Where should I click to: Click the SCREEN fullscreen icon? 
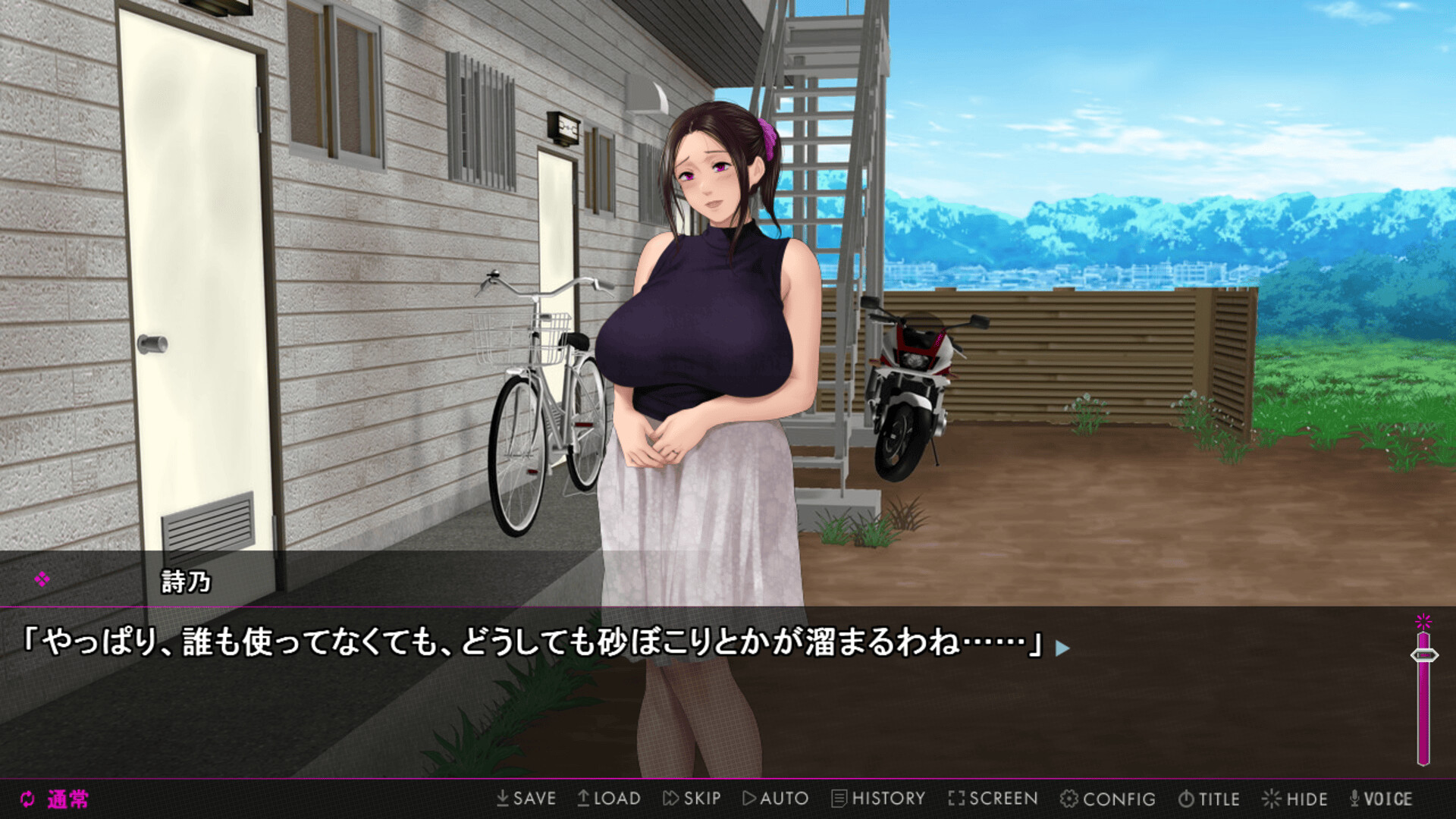point(992,798)
